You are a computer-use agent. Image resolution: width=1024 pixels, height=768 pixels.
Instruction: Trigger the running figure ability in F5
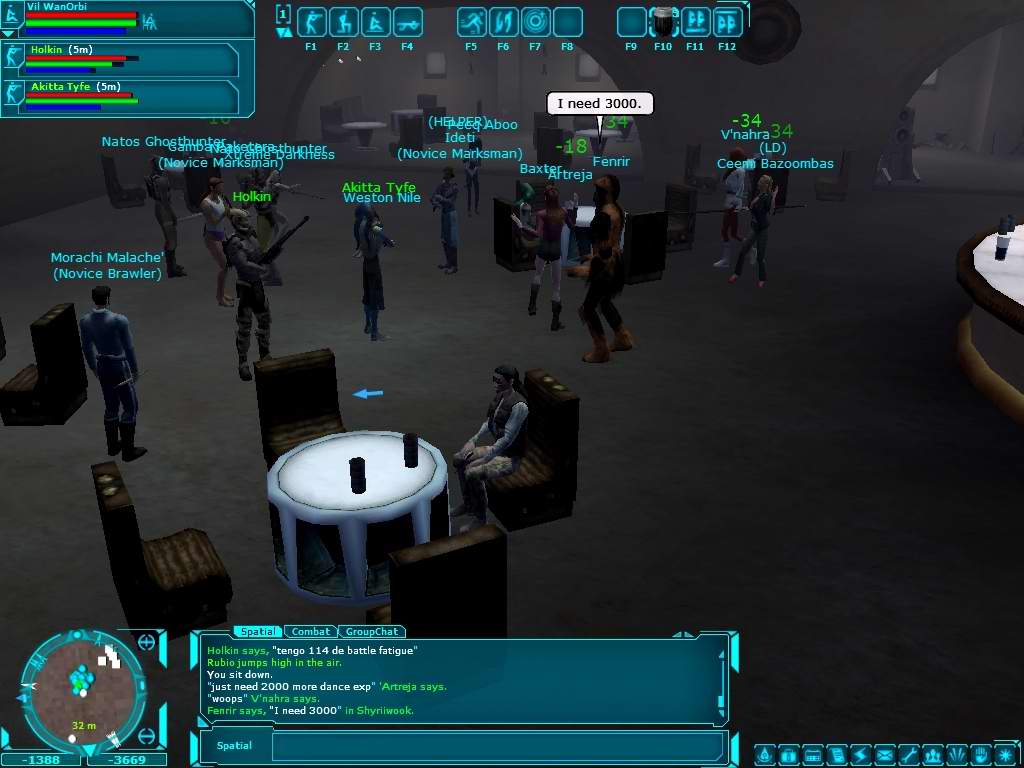click(x=471, y=22)
